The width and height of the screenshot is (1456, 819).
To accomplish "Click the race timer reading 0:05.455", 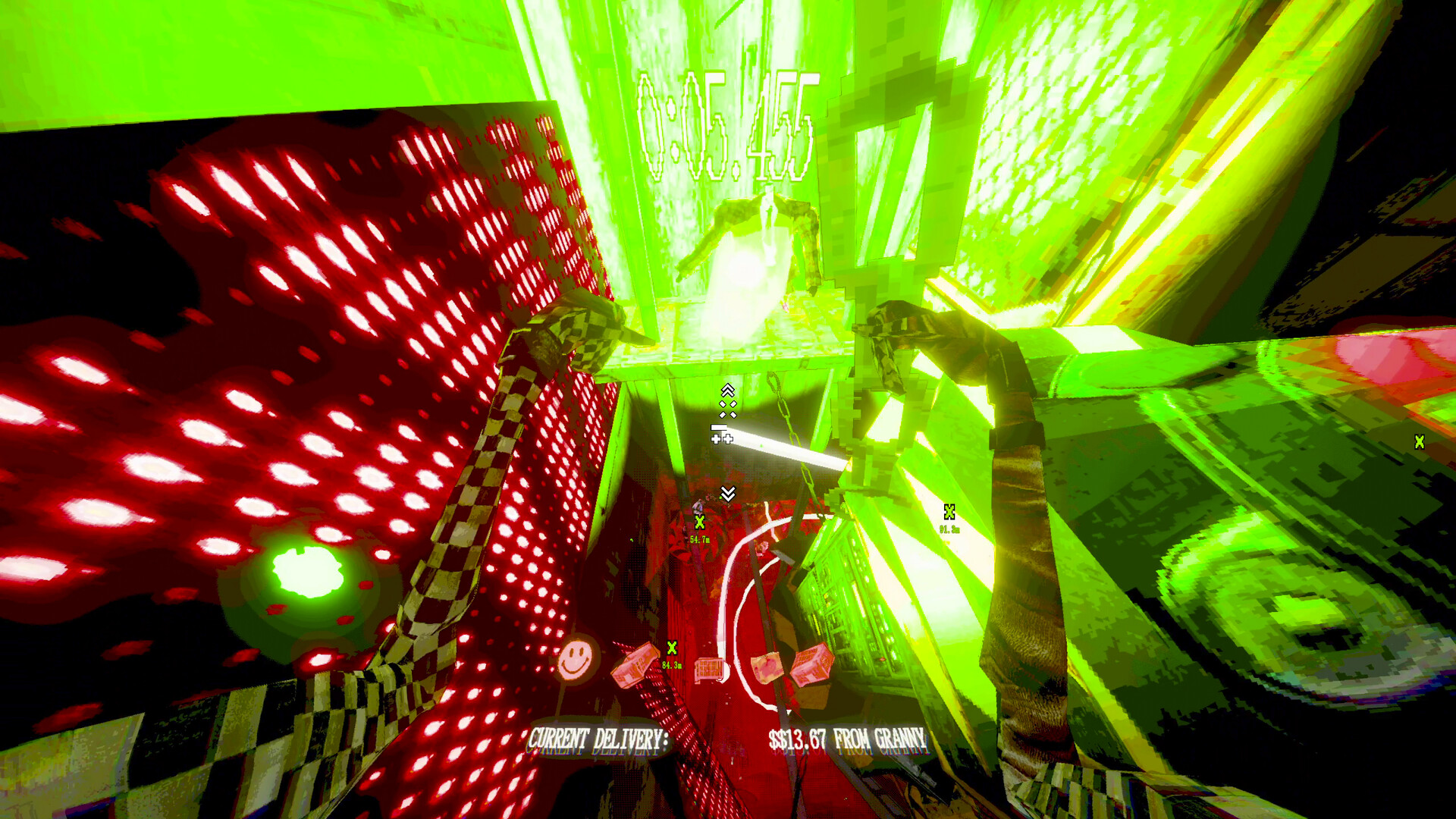I will coord(726,121).
